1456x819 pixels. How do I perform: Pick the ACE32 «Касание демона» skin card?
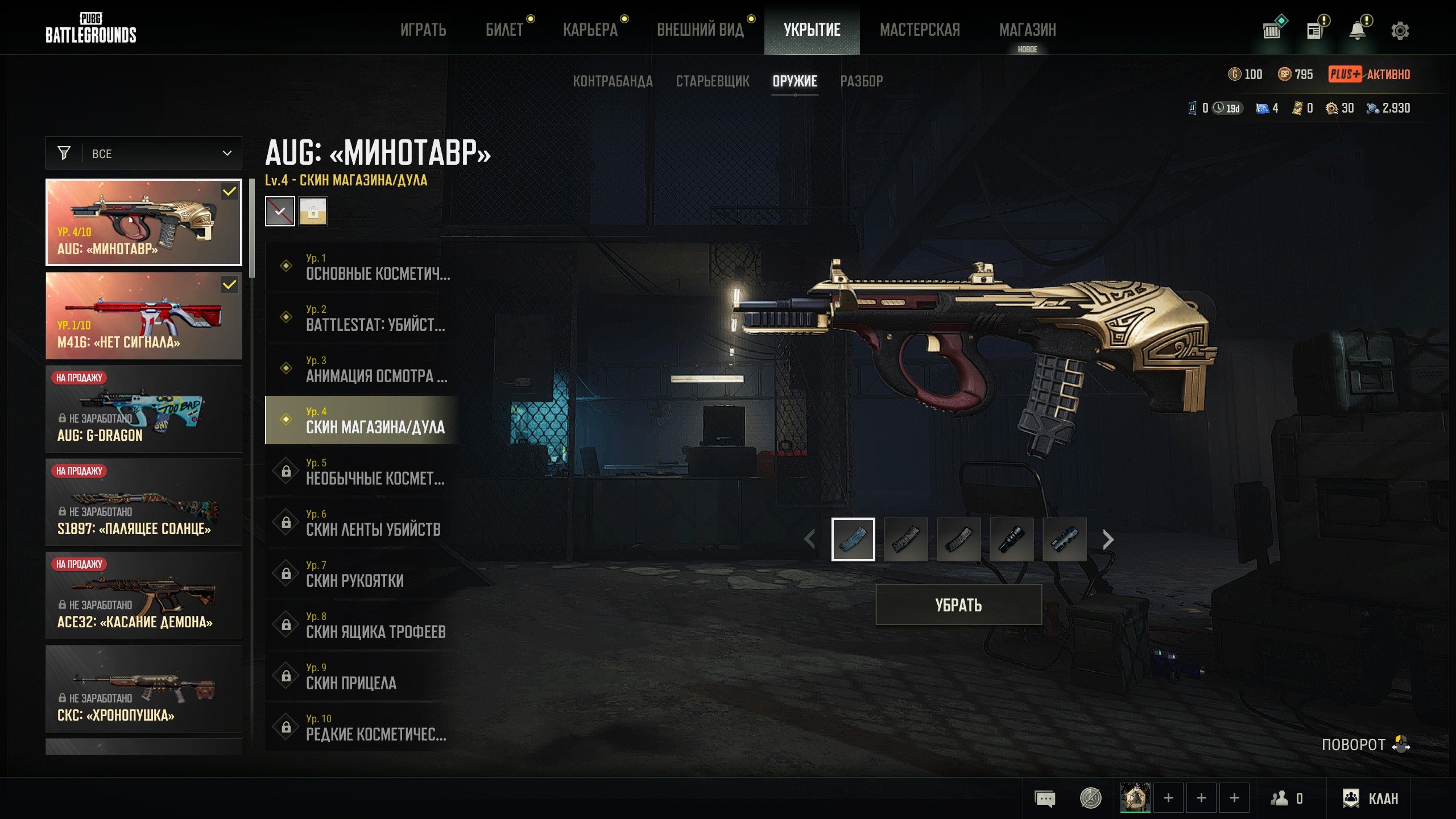click(144, 595)
